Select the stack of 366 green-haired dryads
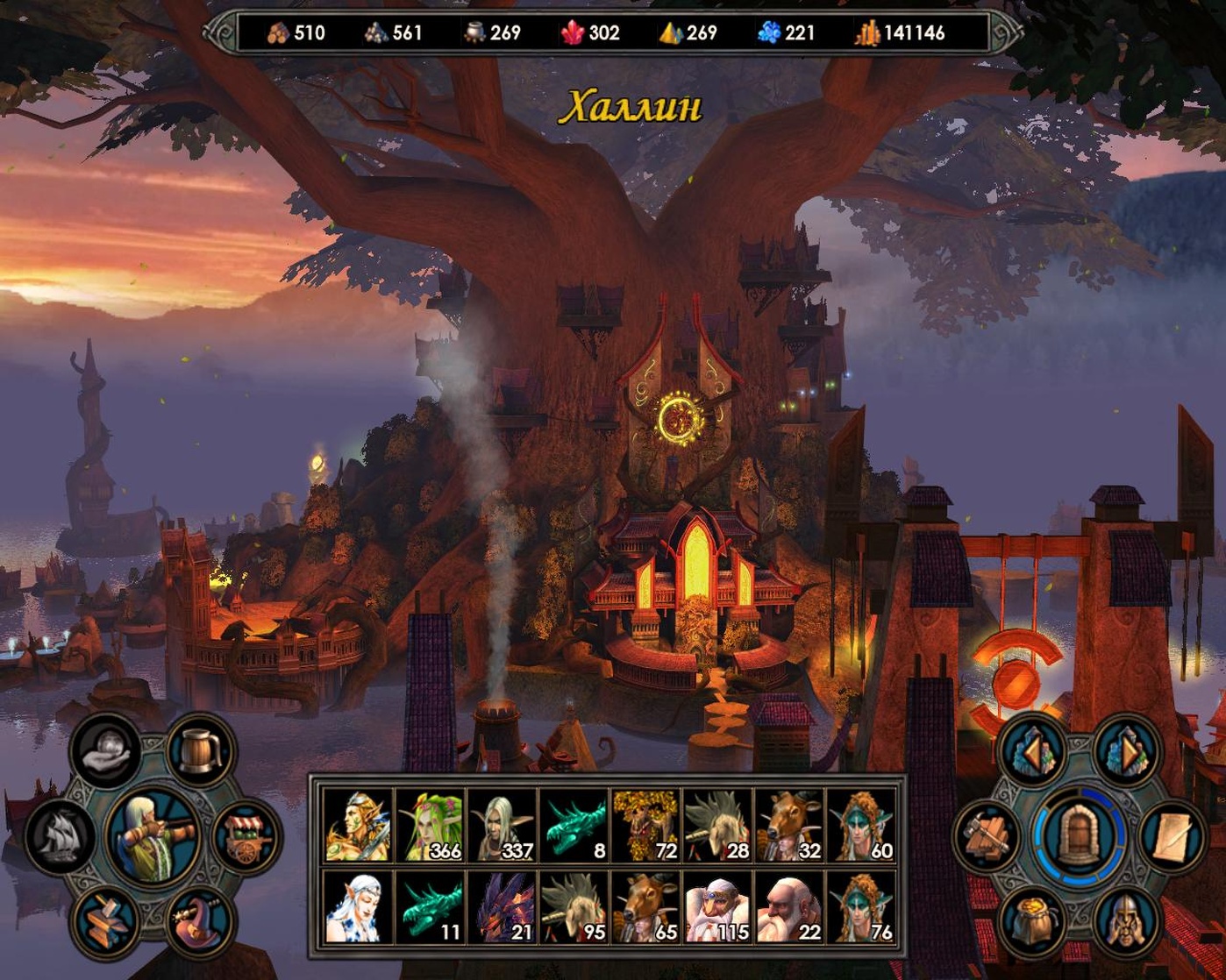Viewport: 1226px width, 980px height. pos(430,826)
